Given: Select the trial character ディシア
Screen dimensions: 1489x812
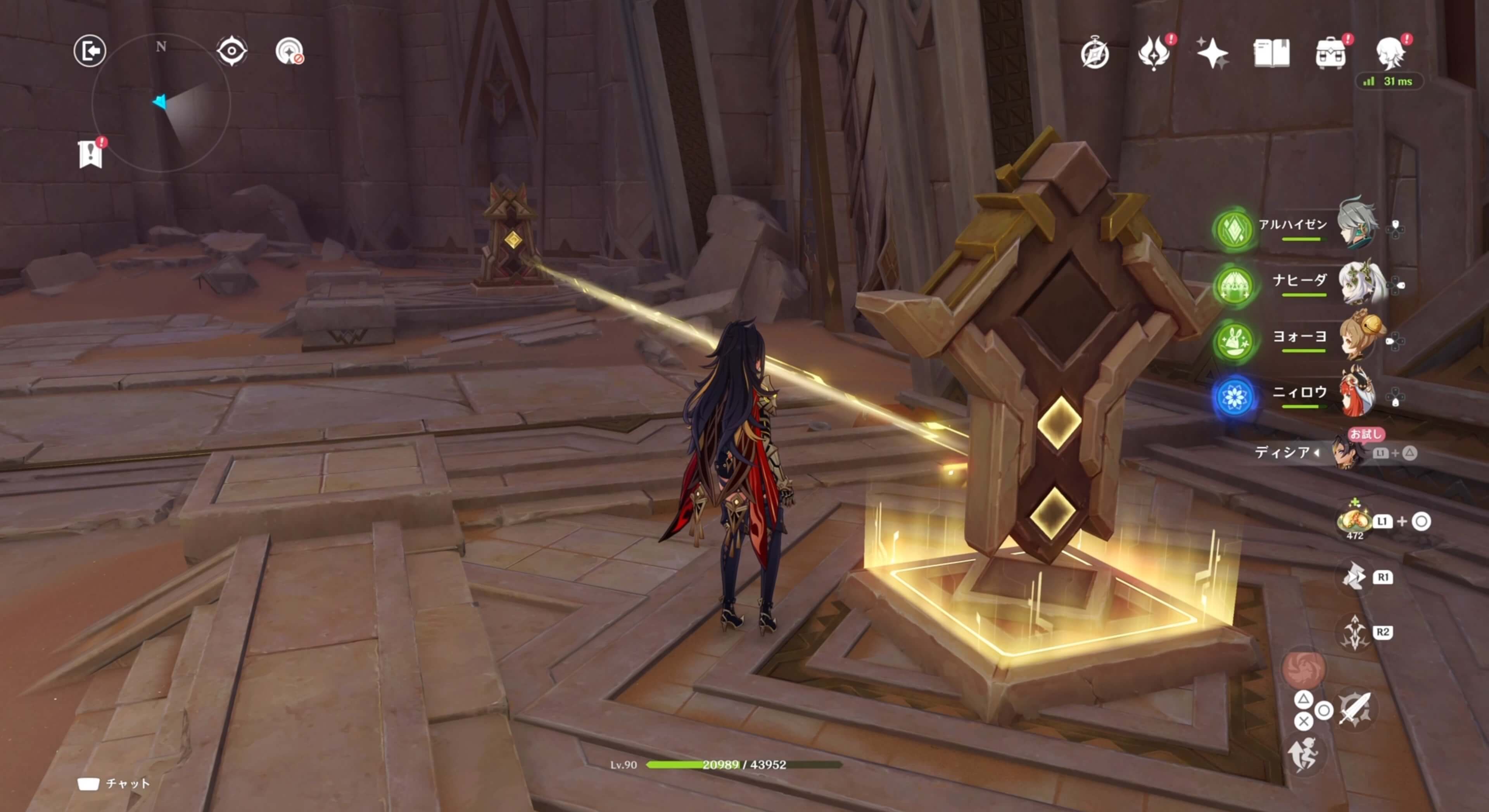Looking at the screenshot, I should pyautogui.click(x=1347, y=452).
